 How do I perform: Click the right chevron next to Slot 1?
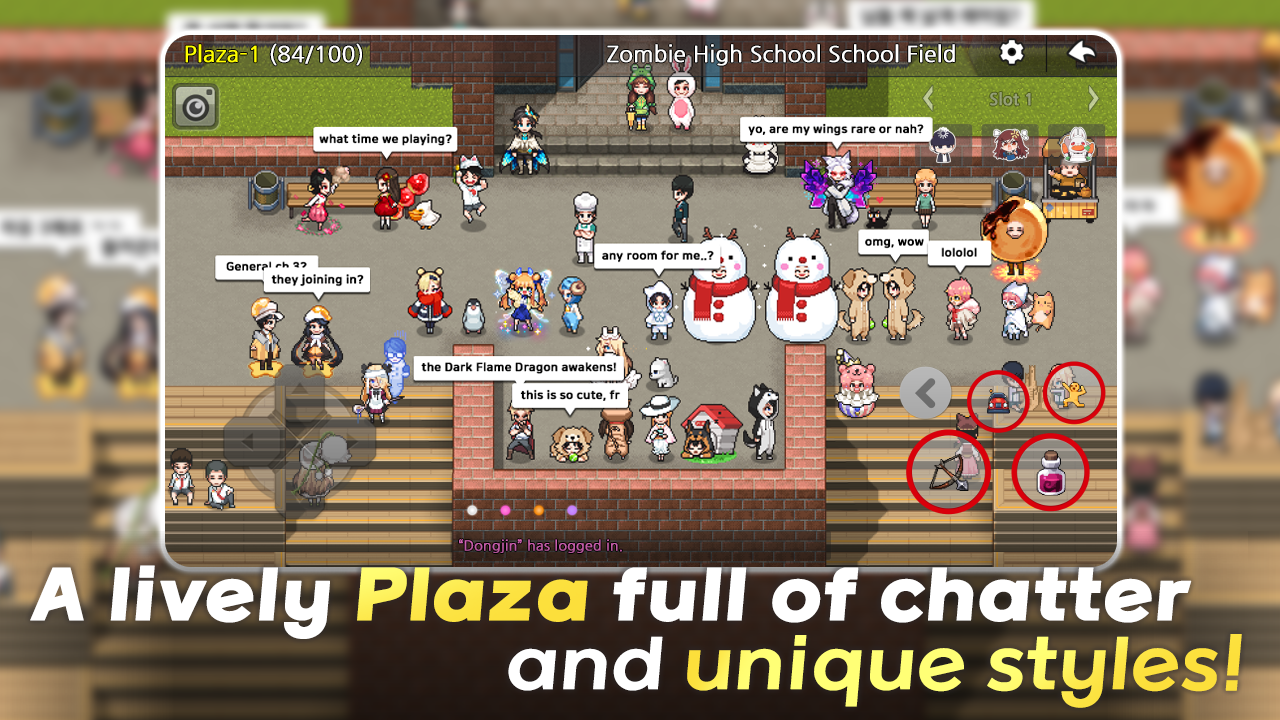pyautogui.click(x=1092, y=99)
